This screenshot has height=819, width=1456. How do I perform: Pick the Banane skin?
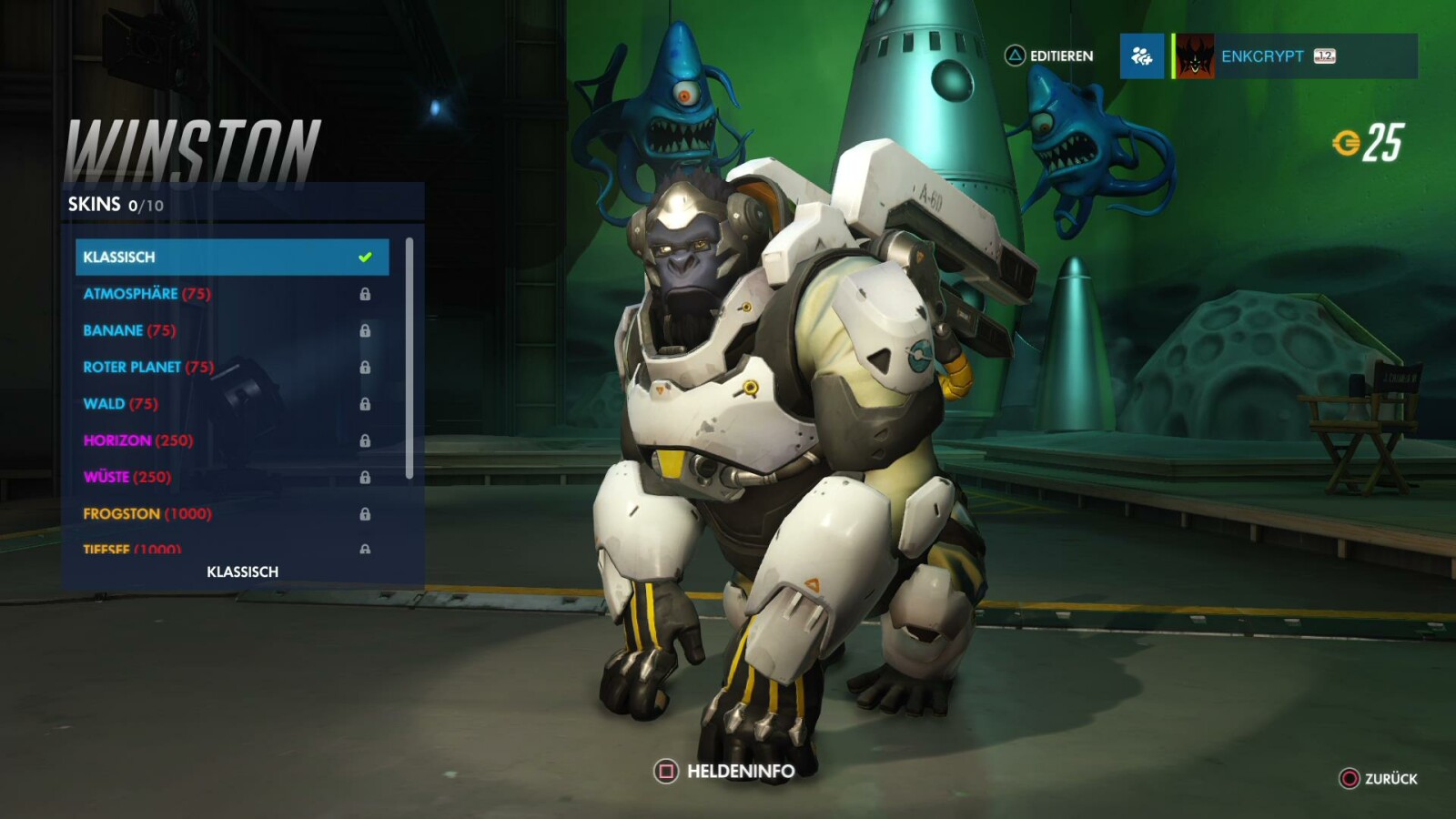[231, 330]
